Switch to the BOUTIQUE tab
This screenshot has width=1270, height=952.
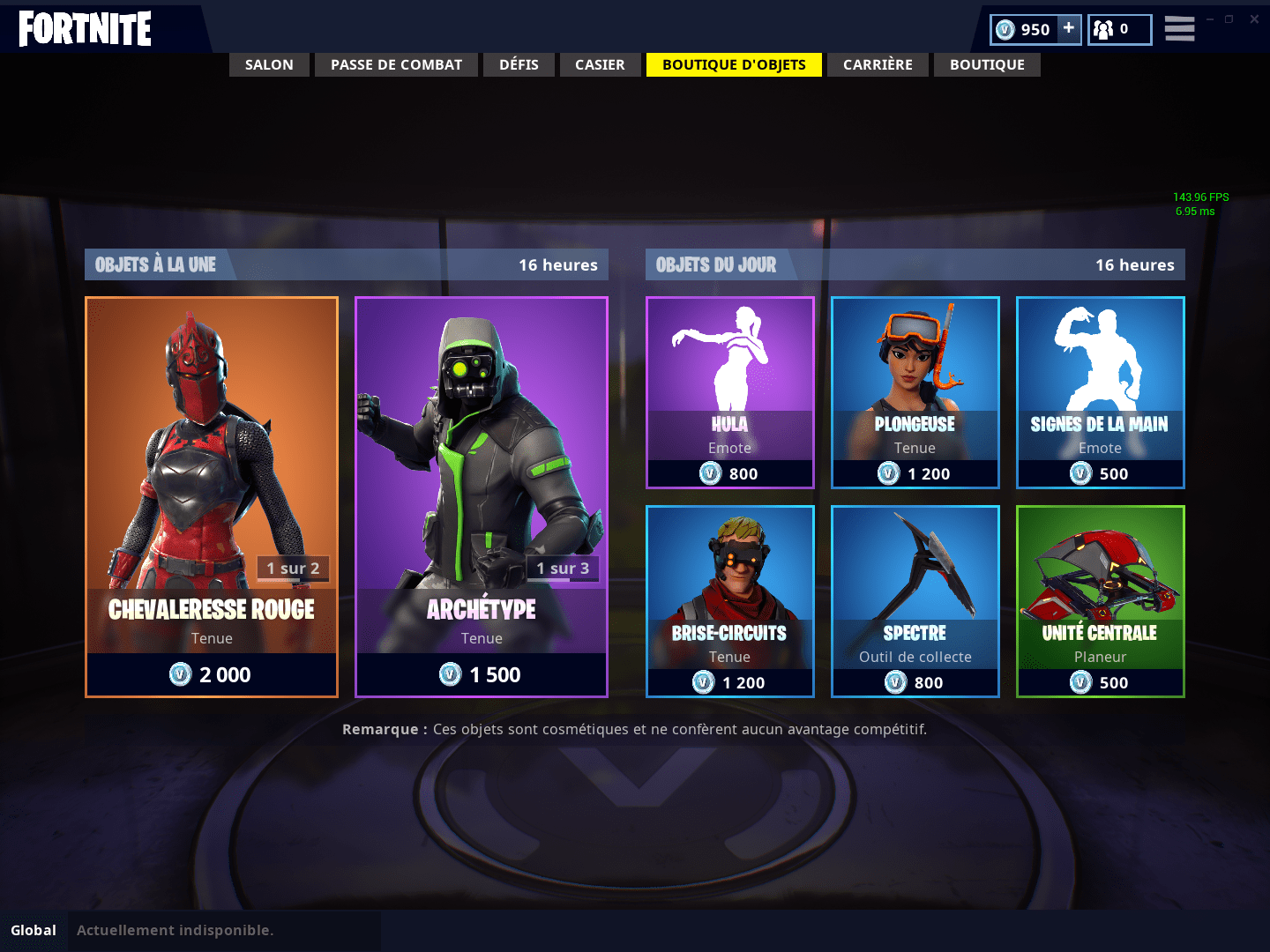(x=987, y=64)
